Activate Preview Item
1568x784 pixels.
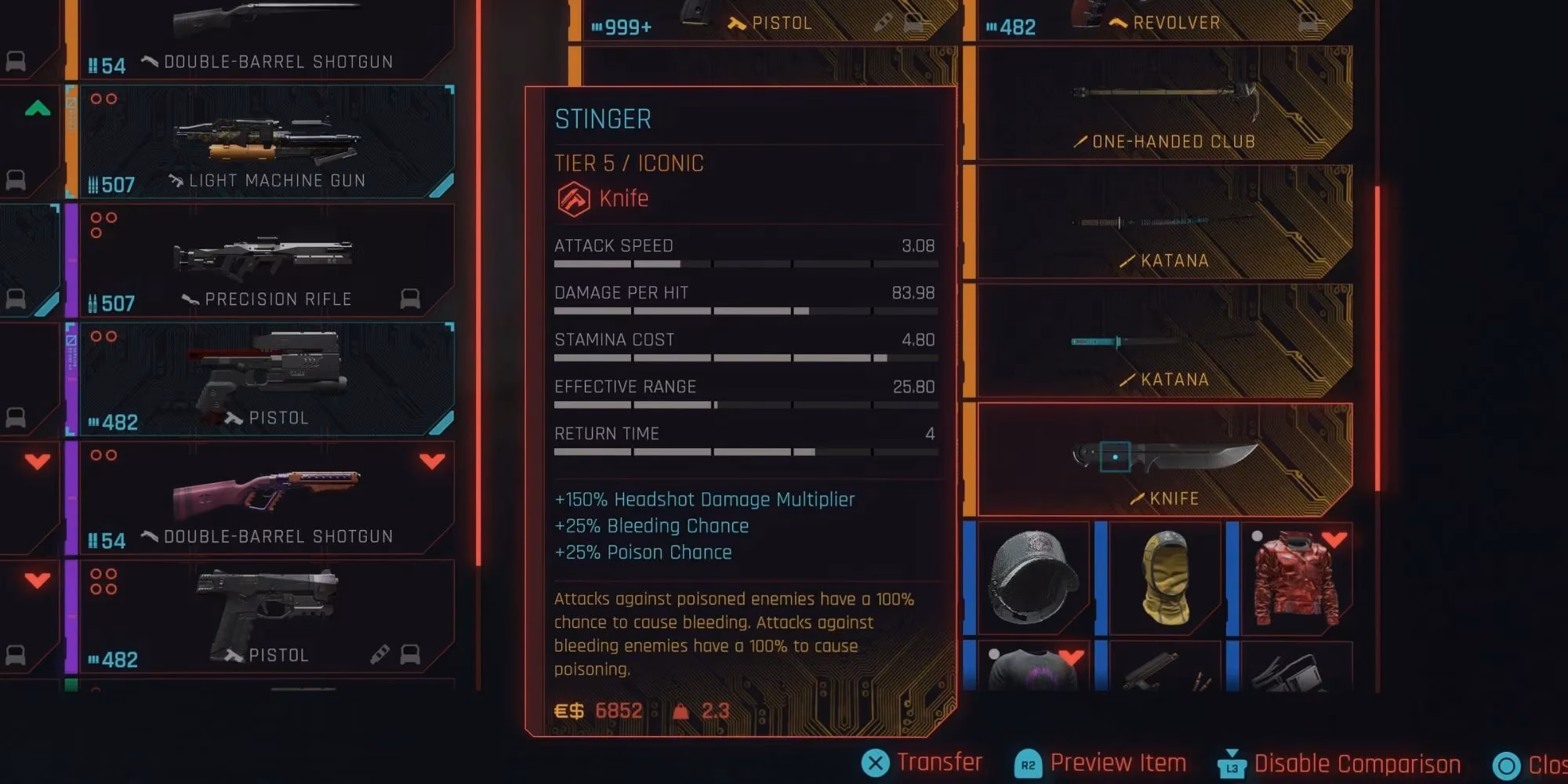(x=1117, y=762)
